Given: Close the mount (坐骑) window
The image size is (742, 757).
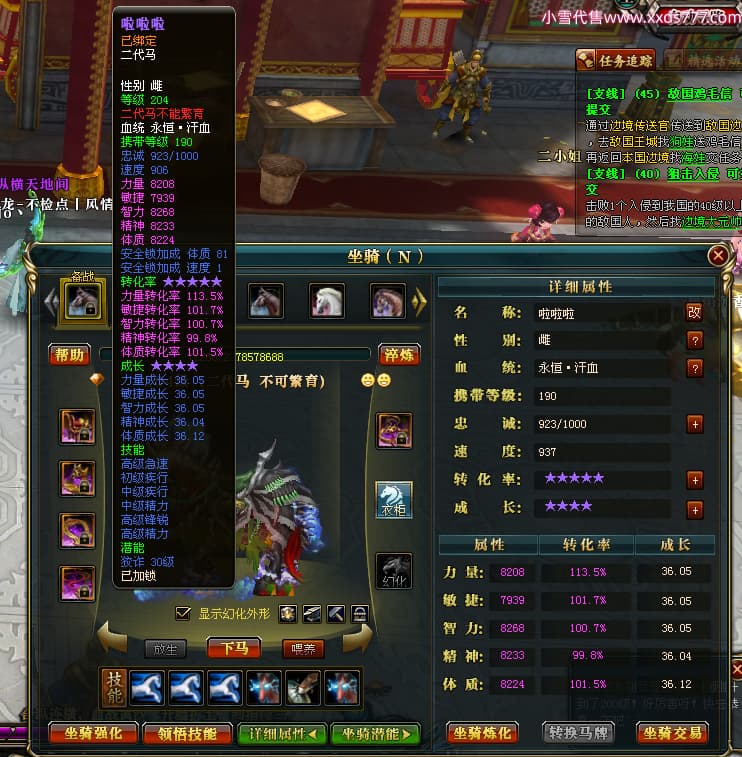Looking at the screenshot, I should [717, 256].
